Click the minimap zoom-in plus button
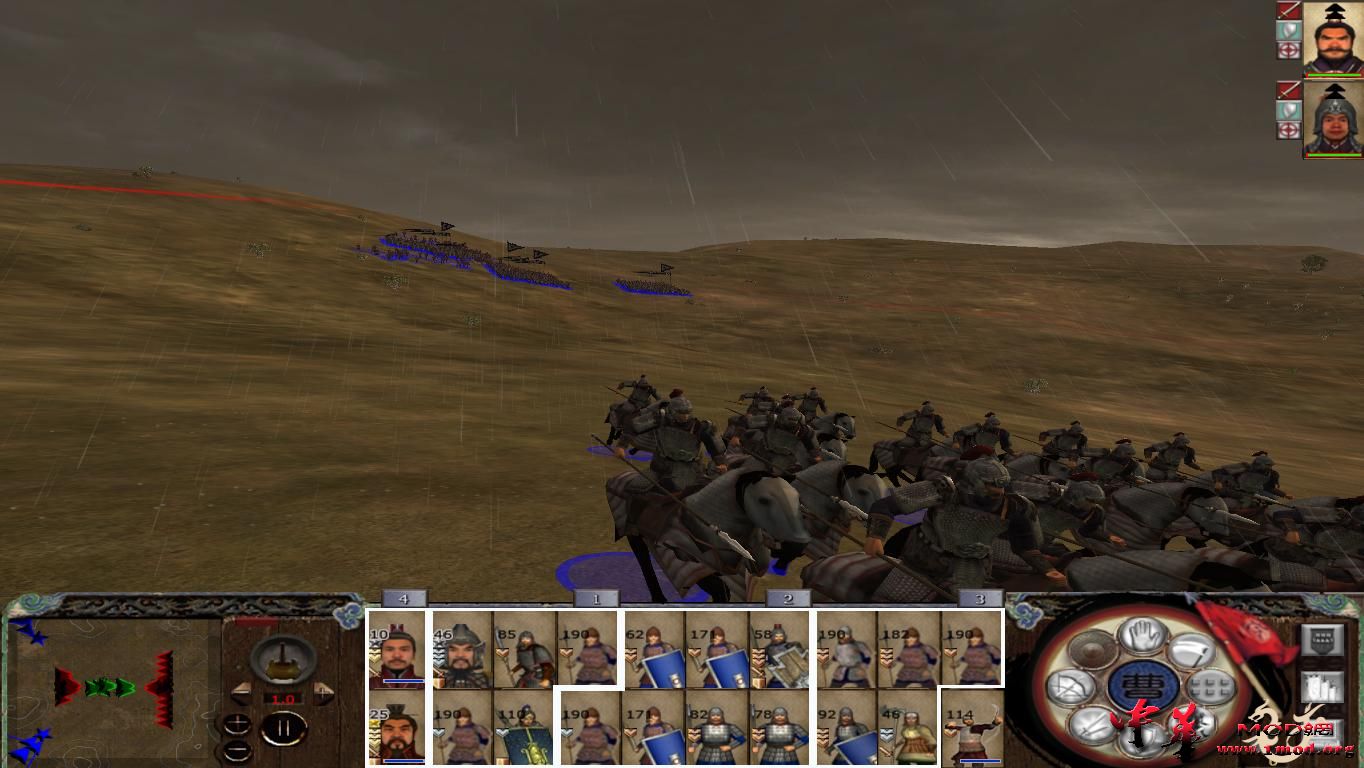This screenshot has height=768, width=1364. [x=237, y=723]
